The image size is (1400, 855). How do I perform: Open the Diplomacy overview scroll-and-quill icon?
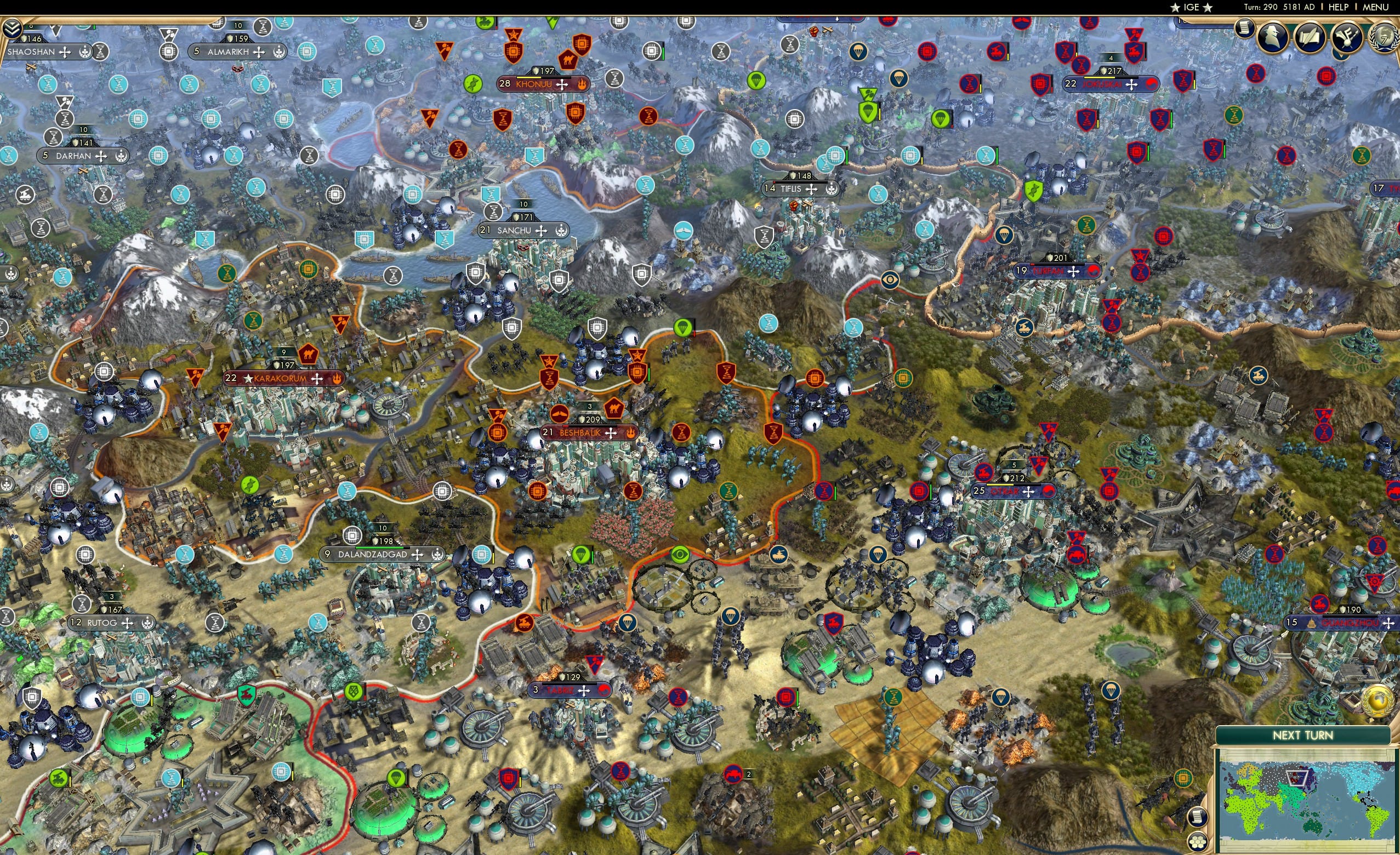click(x=1310, y=37)
